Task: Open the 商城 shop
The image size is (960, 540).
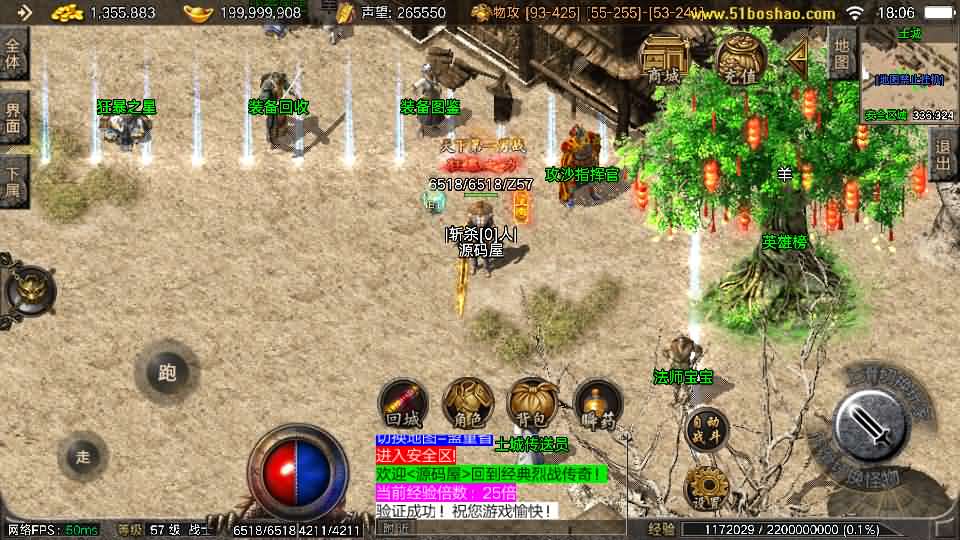Action: click(x=663, y=58)
